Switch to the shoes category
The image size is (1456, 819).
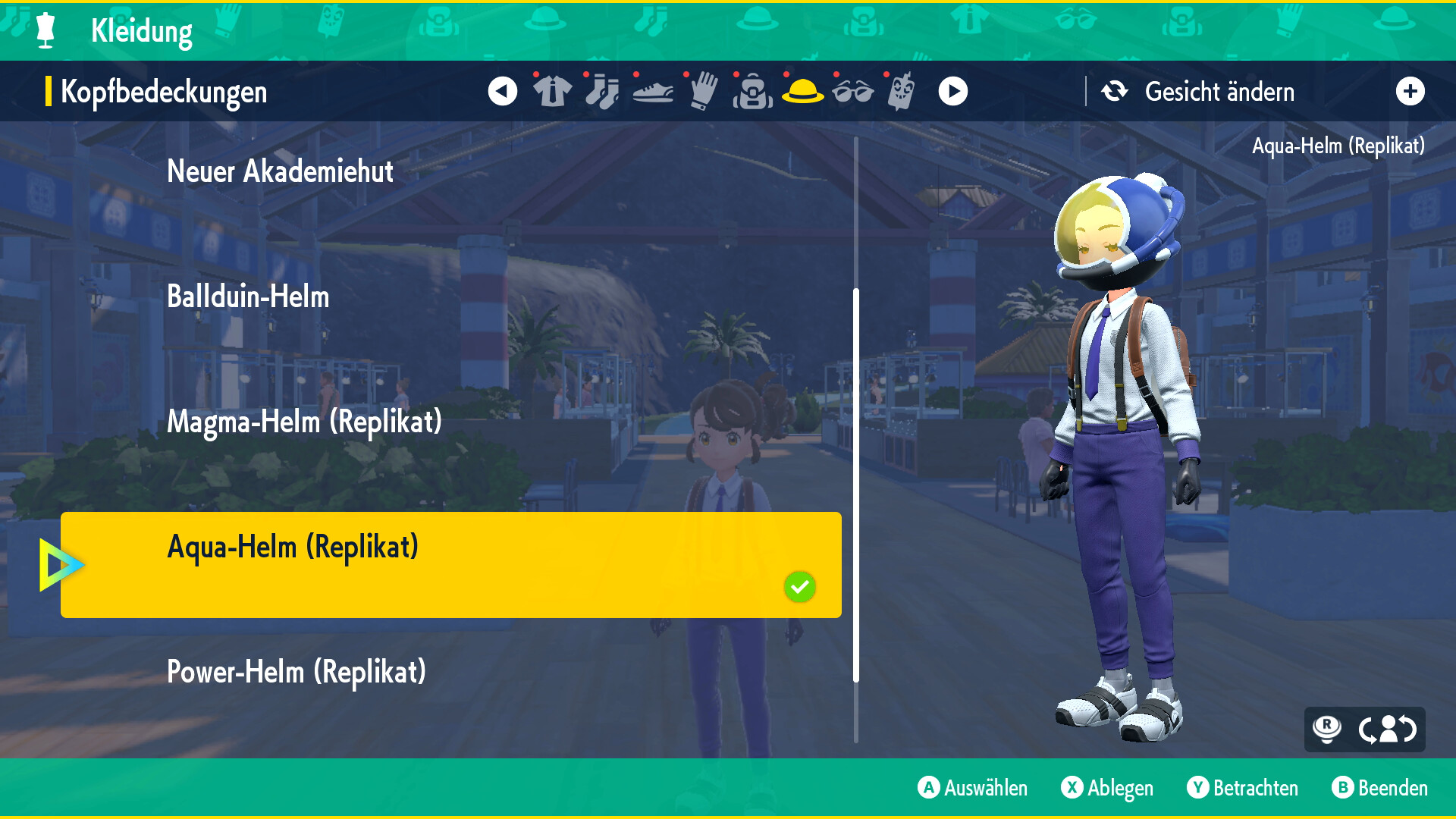tap(652, 92)
